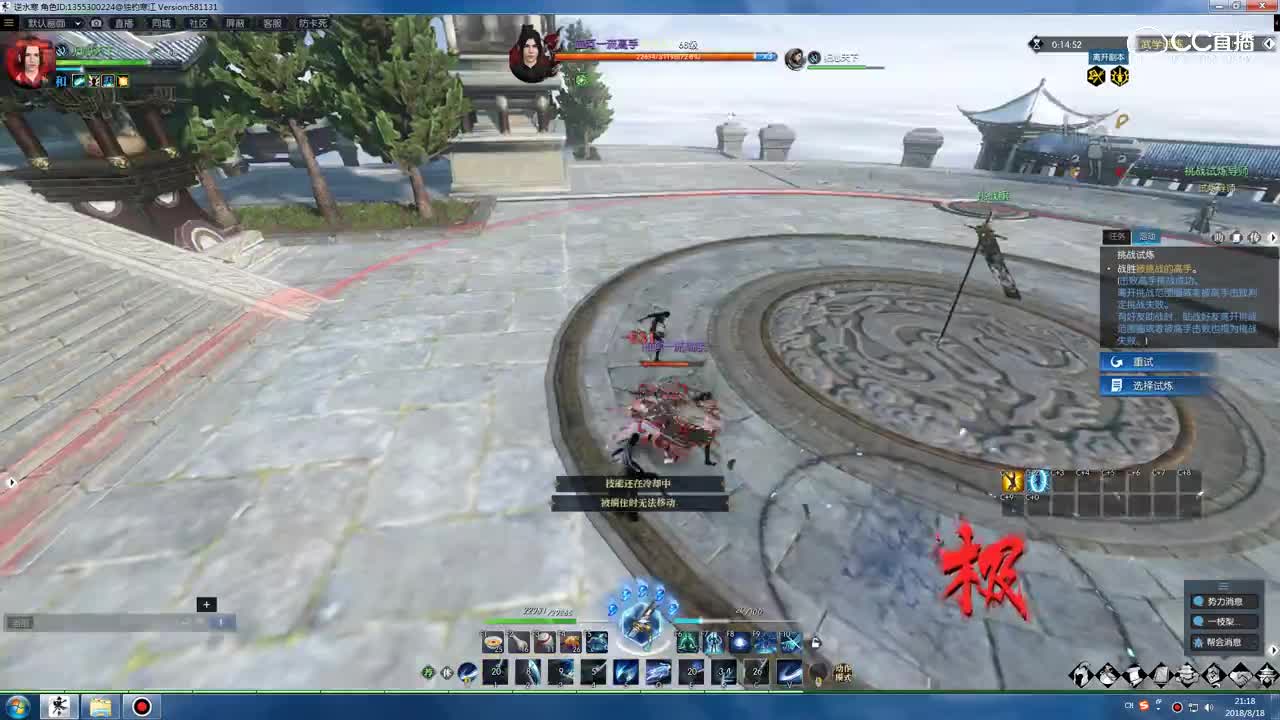Click the handshake icon in bottom-right menu row
Image resolution: width=1280 pixels, height=720 pixels.
(x=1239, y=675)
